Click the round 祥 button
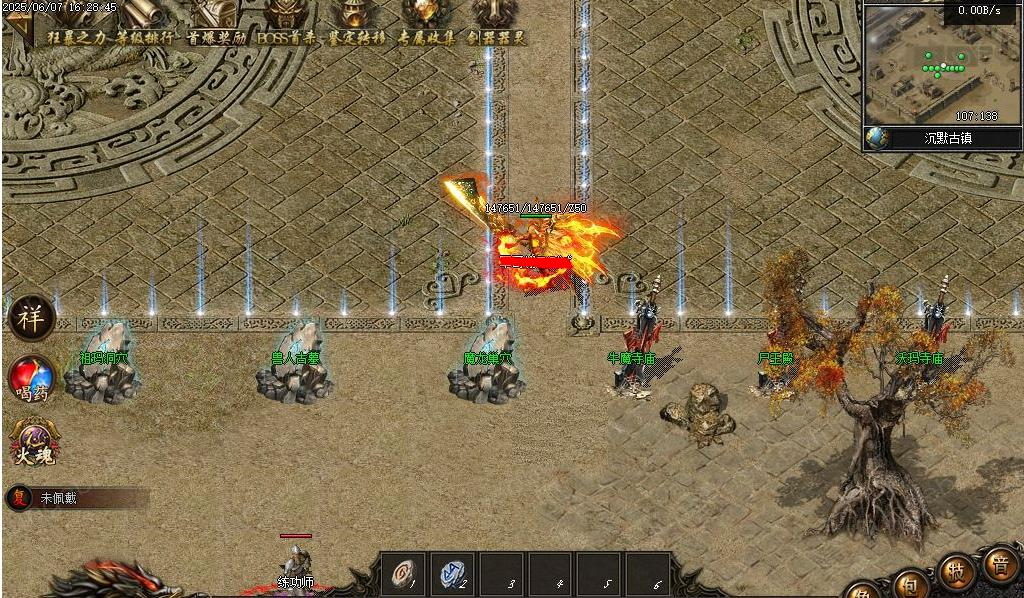 [x=29, y=318]
